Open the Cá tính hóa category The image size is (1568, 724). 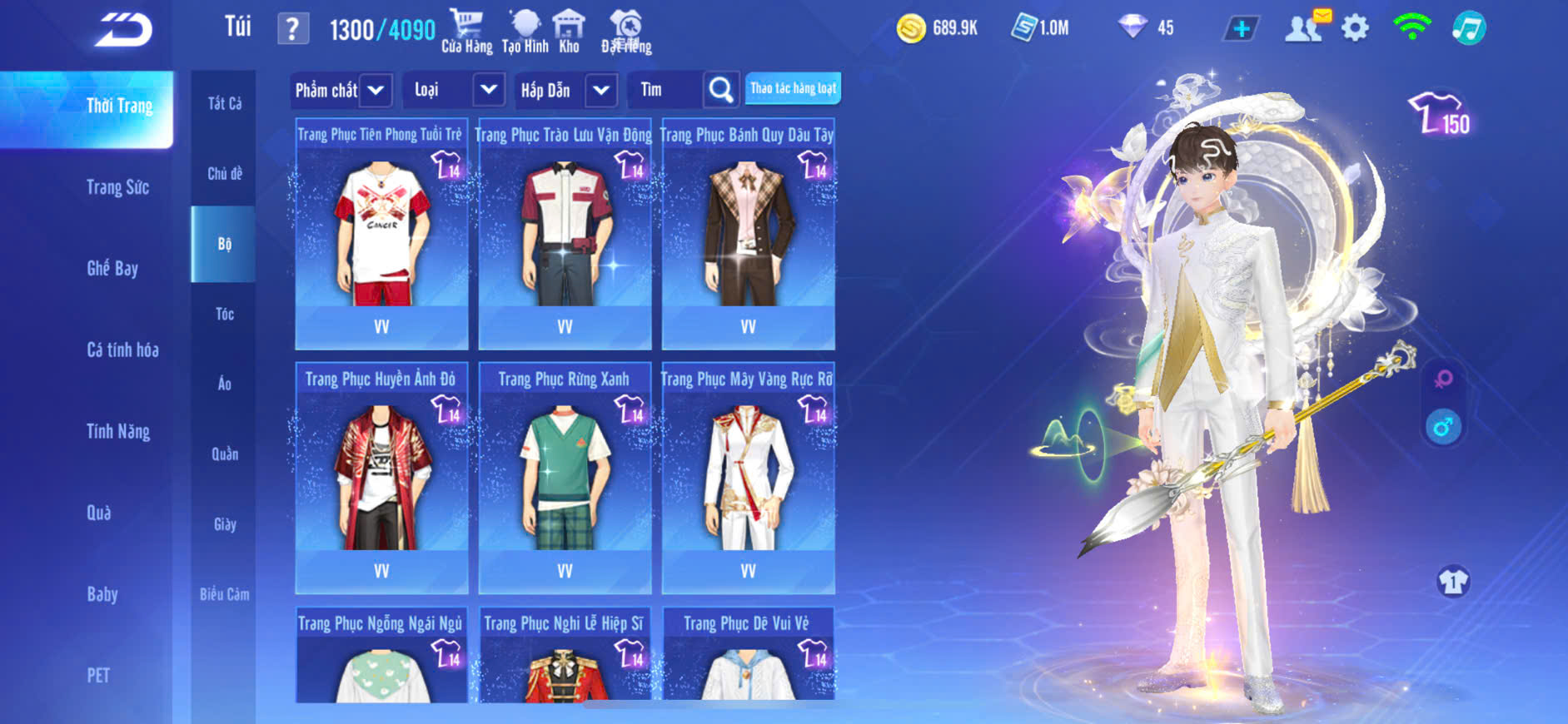[122, 350]
